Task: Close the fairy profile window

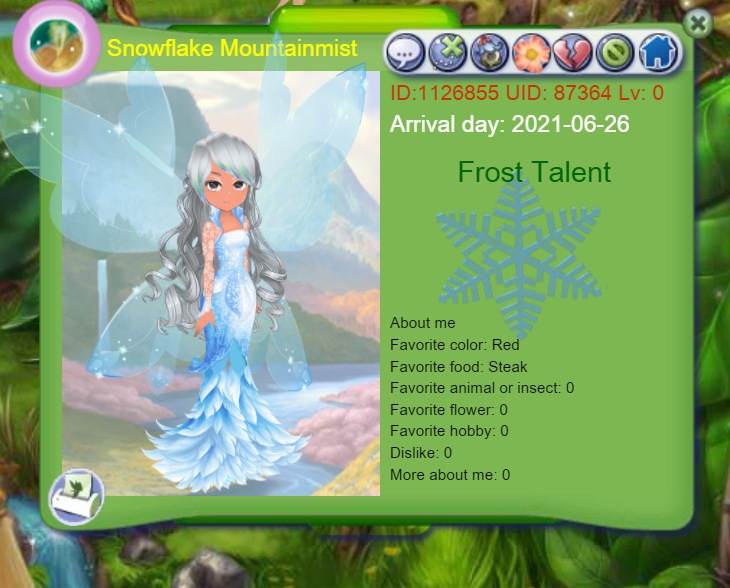Action: (x=699, y=24)
